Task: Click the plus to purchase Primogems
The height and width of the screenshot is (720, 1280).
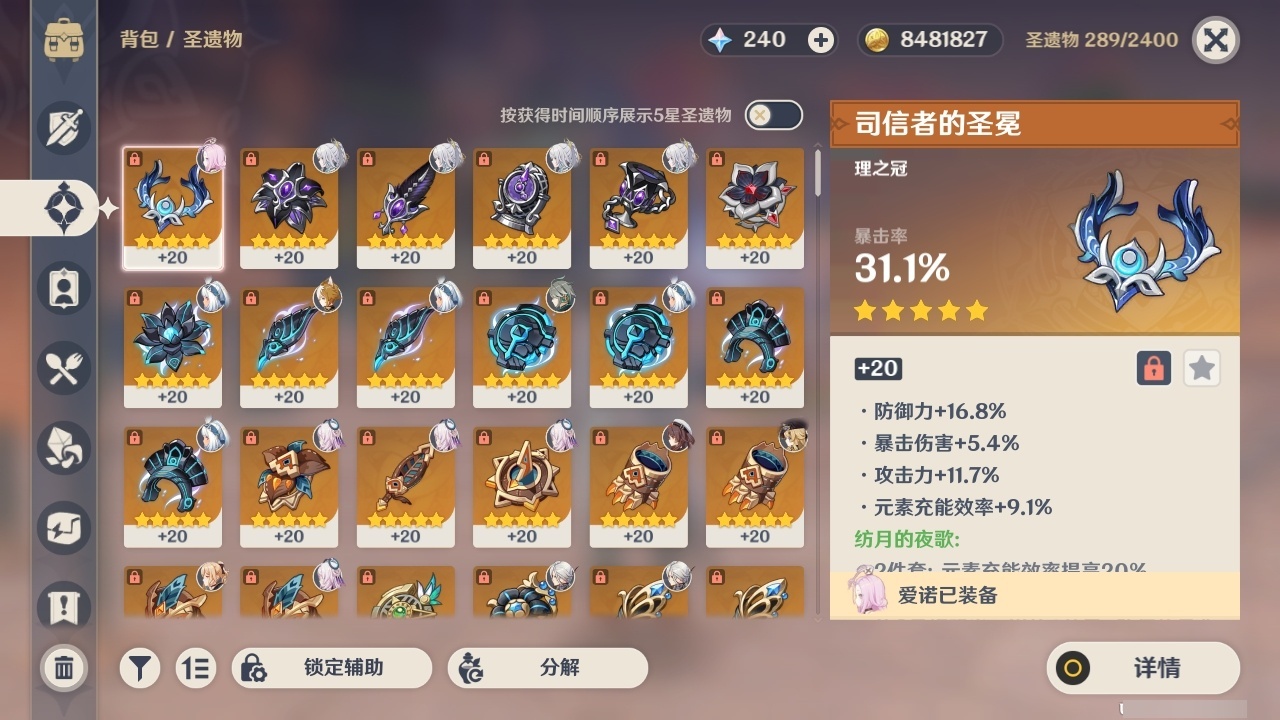Action: pyautogui.click(x=820, y=40)
